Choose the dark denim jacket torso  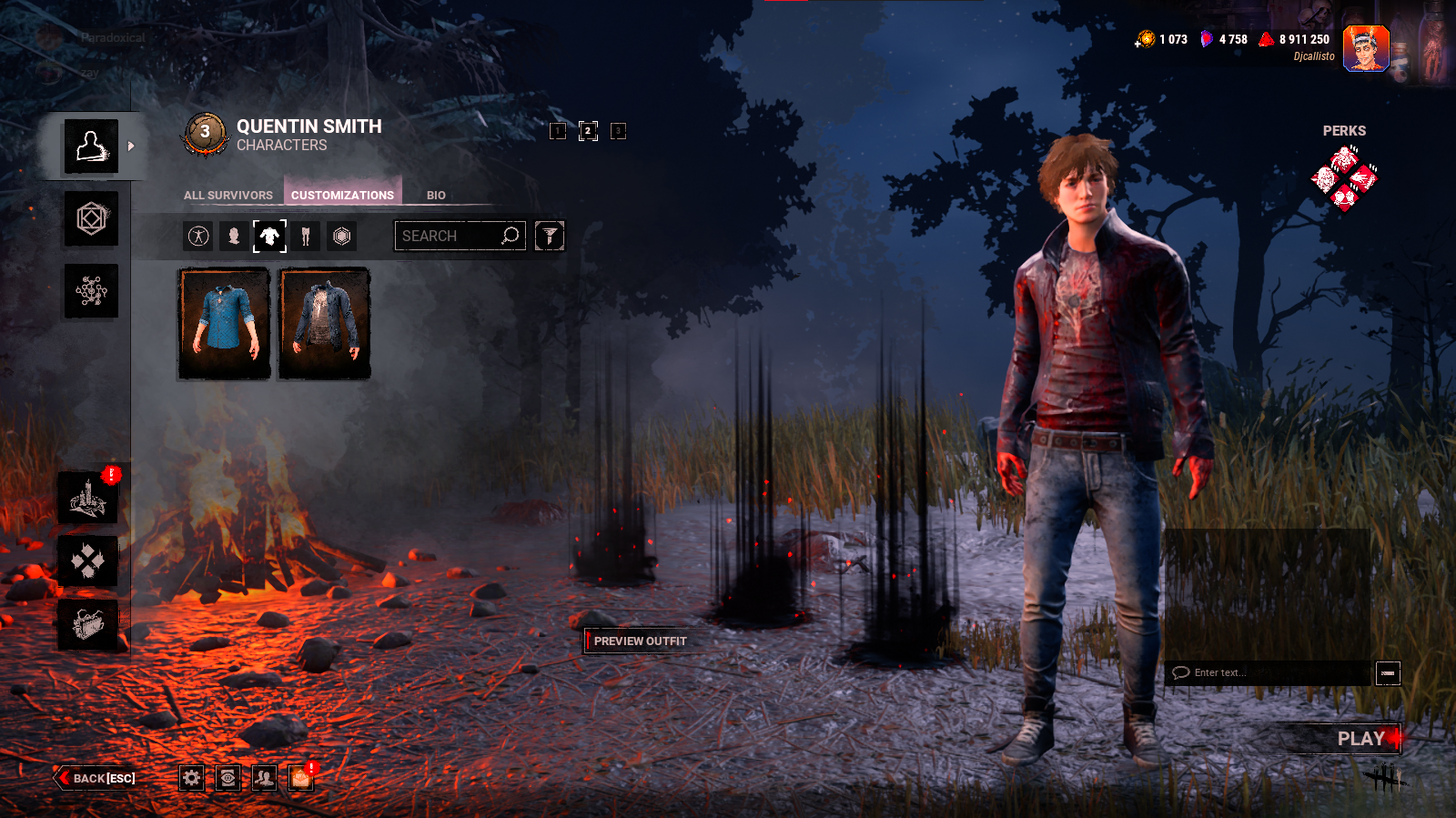pos(325,323)
